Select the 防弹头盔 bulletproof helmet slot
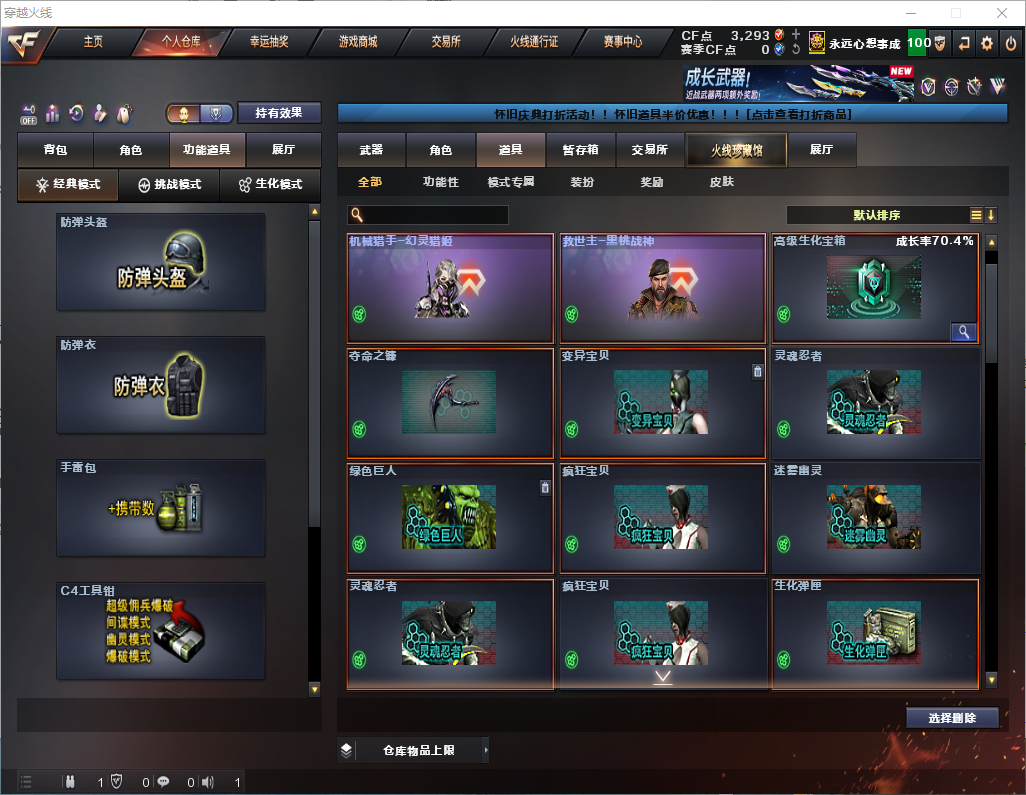 click(x=161, y=262)
